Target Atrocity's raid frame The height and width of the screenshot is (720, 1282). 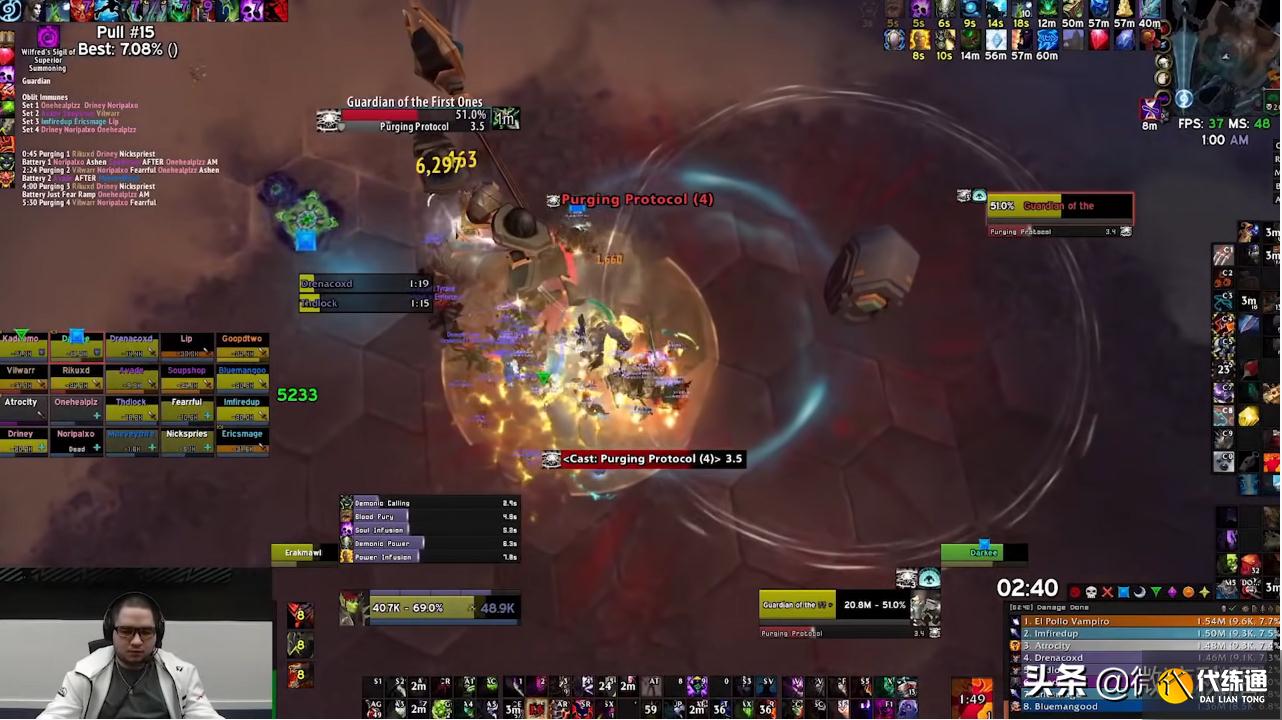21,409
